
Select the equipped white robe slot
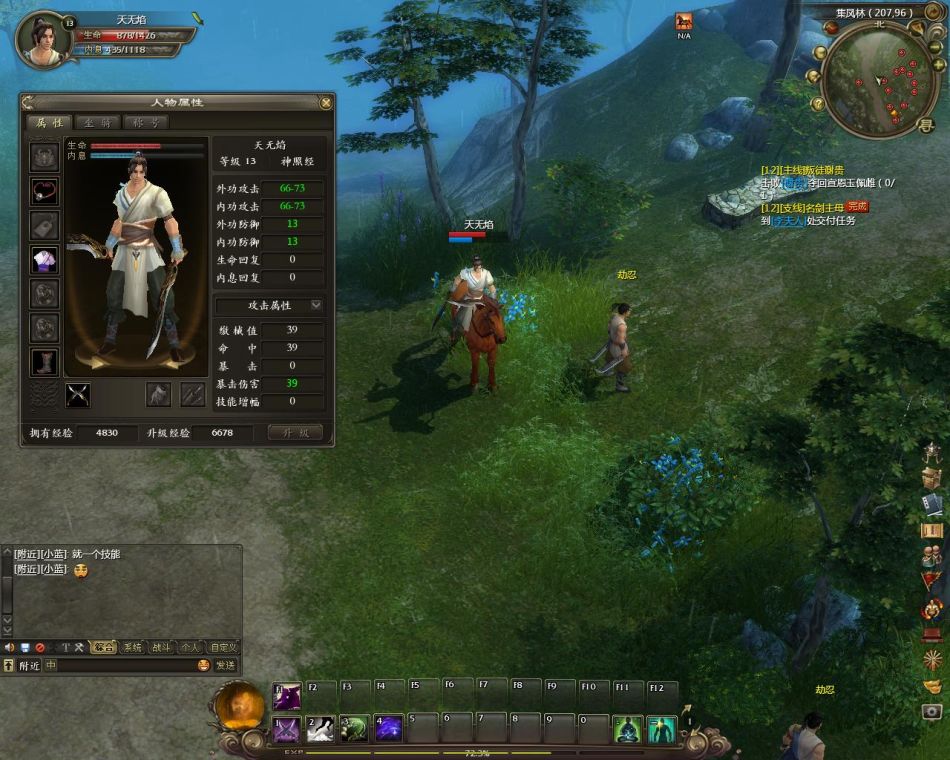click(x=45, y=260)
